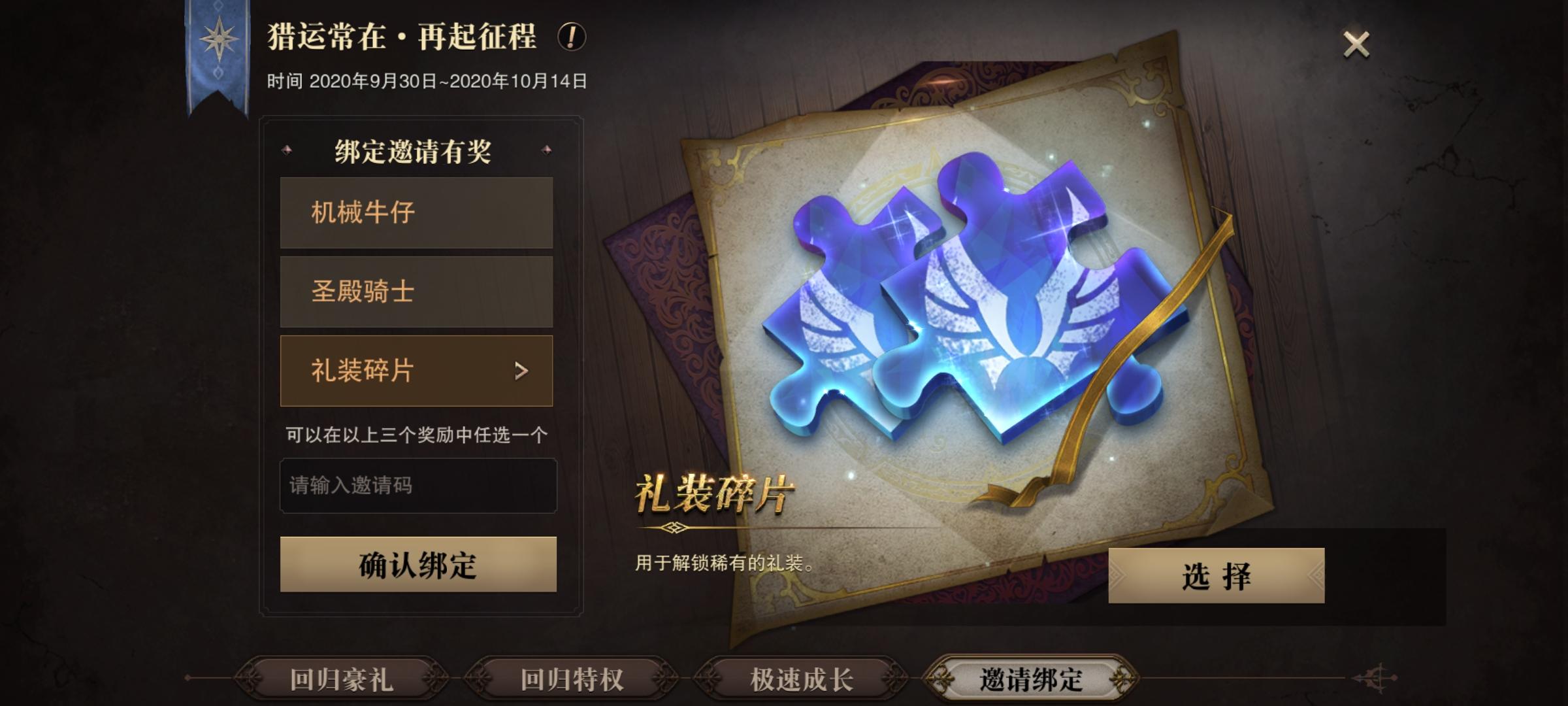Select the 礼装碎片 reward option
1568x706 pixels.
(x=417, y=371)
